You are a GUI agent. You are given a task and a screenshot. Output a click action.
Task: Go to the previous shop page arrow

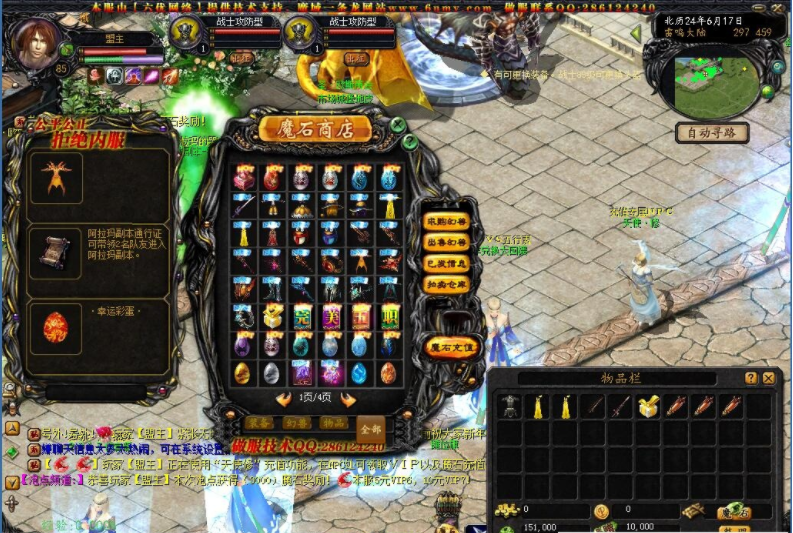[280, 399]
